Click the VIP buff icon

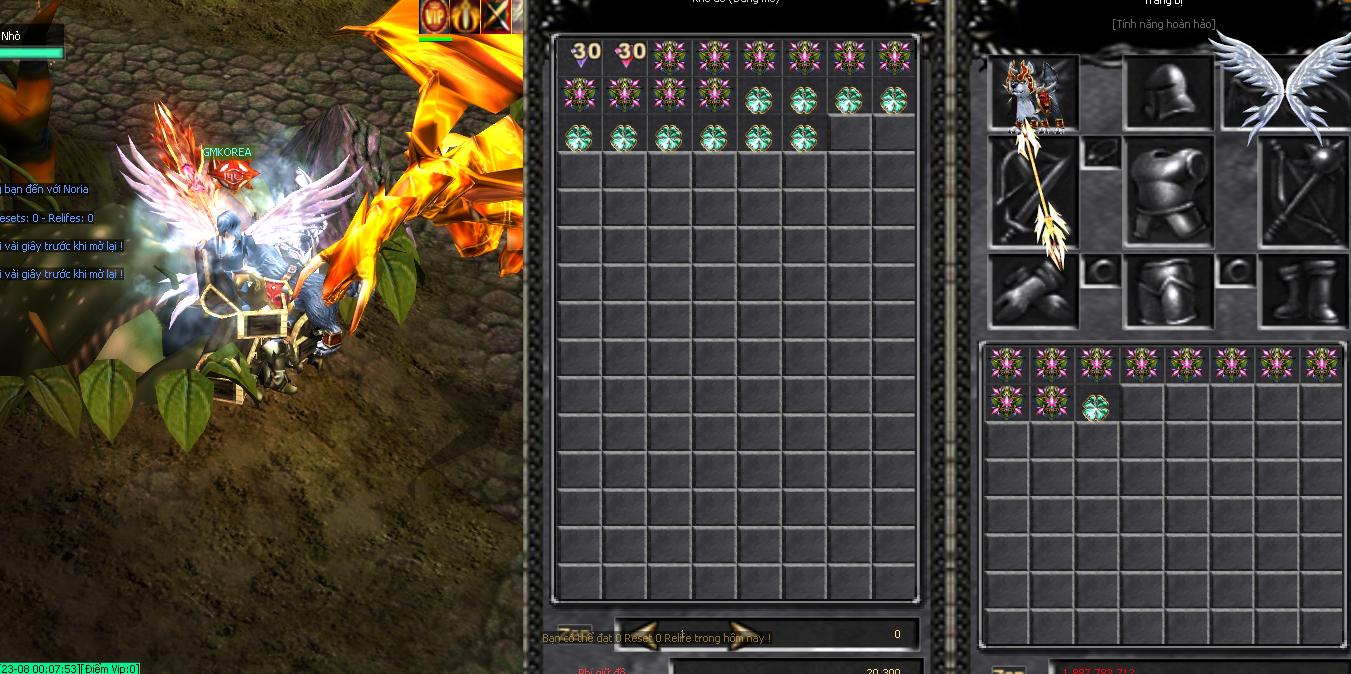coord(435,16)
